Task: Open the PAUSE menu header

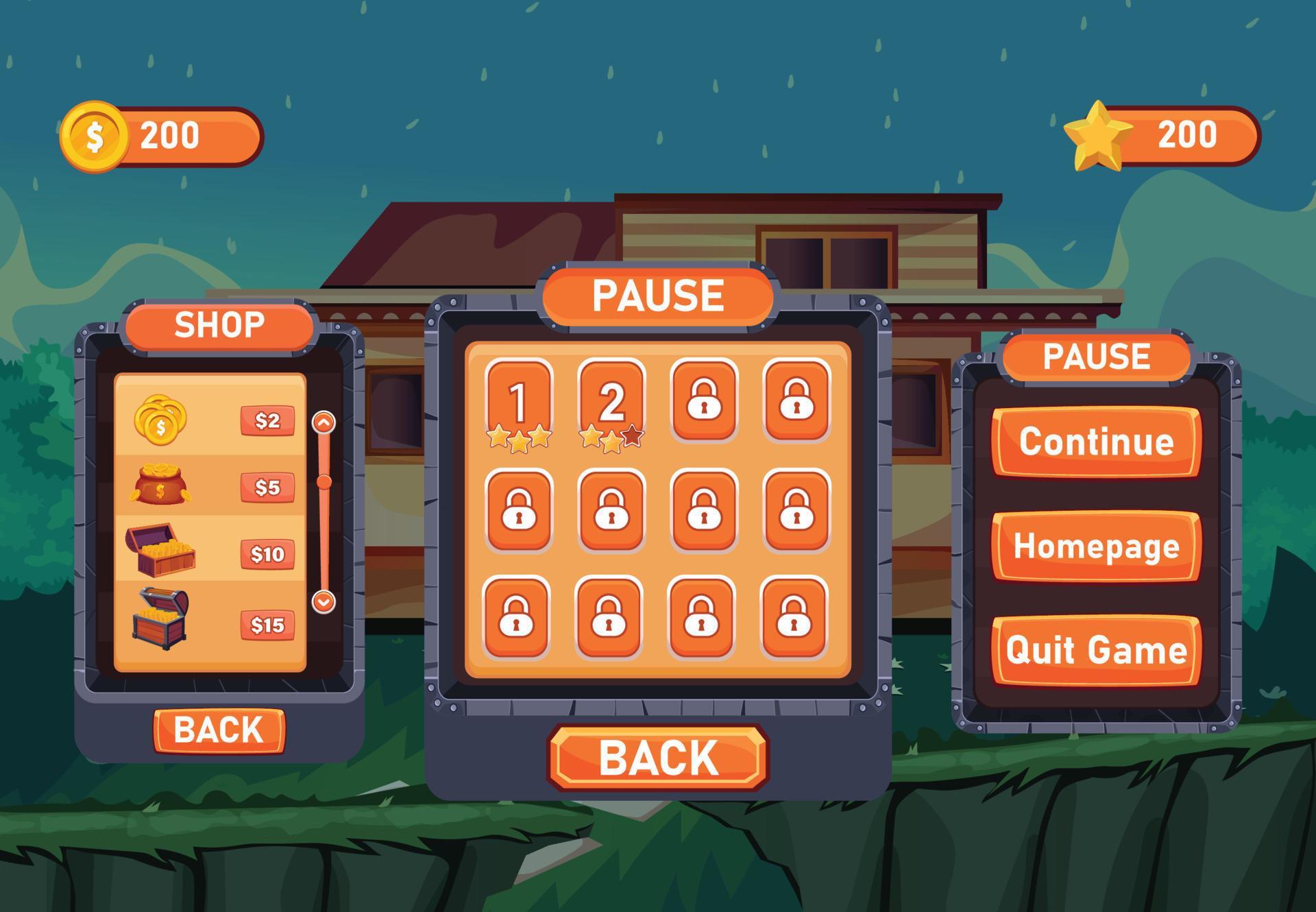Action: point(1095,355)
